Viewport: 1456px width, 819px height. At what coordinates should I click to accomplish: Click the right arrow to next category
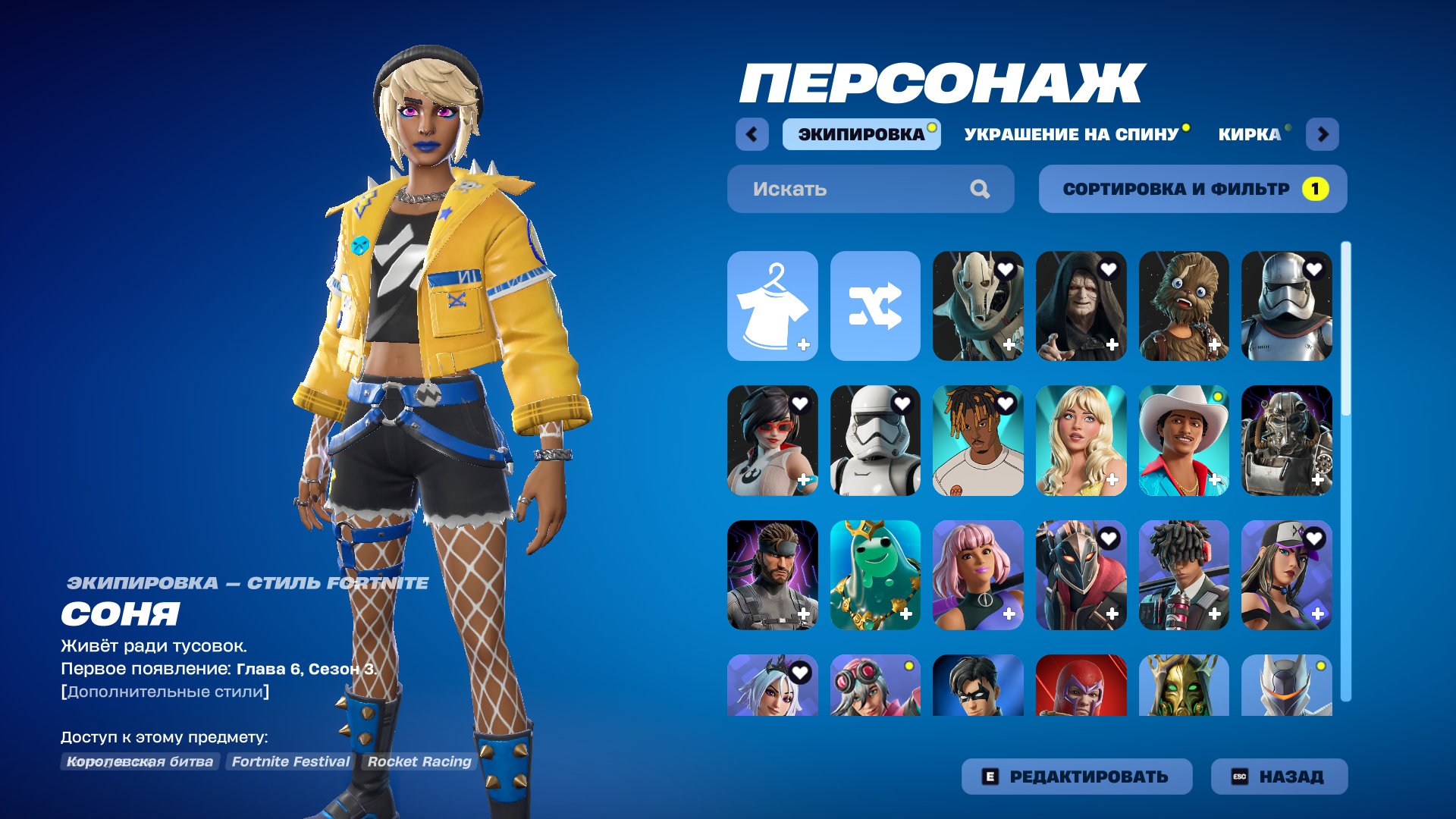tap(1323, 134)
